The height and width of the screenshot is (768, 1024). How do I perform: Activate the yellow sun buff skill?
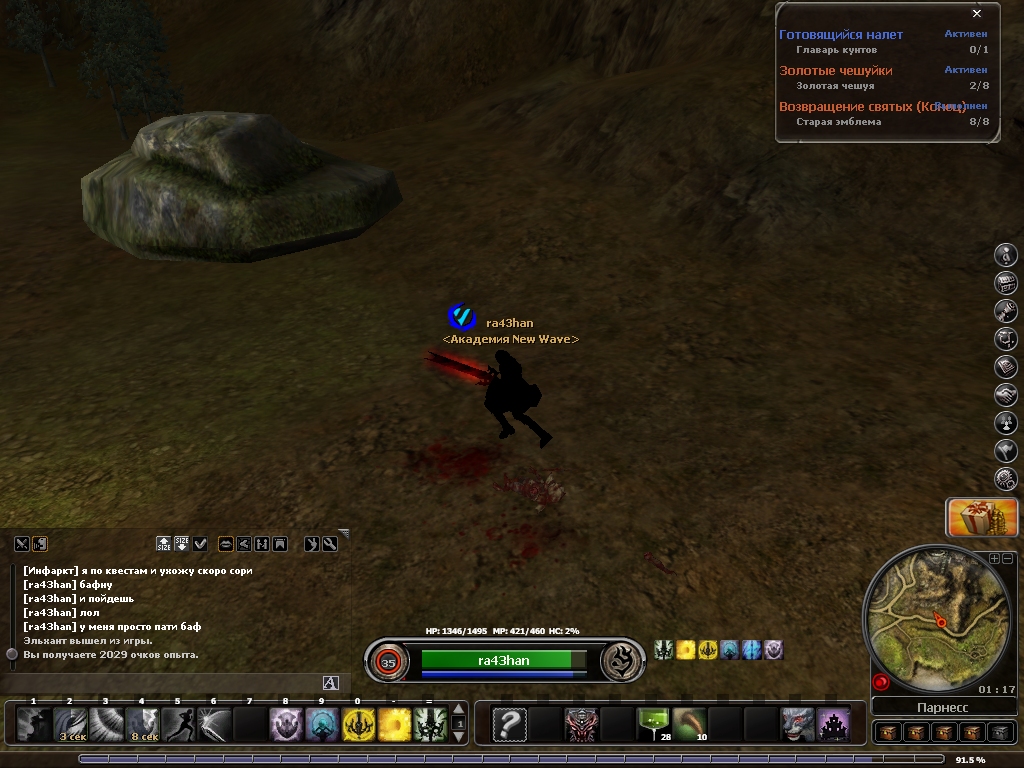[x=394, y=723]
